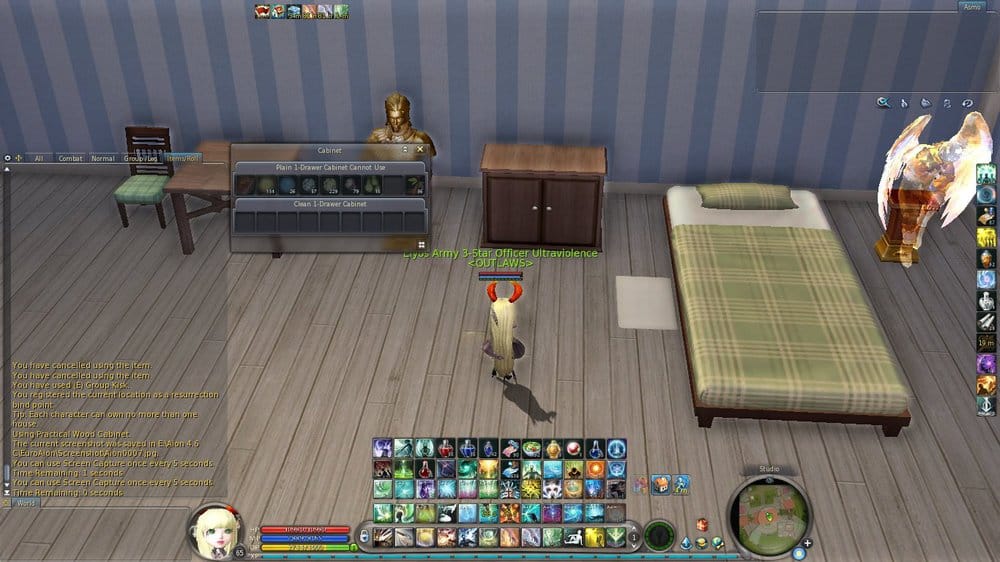Expand the Plain 1-Drawer Cabinet section
The image size is (1000, 562).
(330, 167)
